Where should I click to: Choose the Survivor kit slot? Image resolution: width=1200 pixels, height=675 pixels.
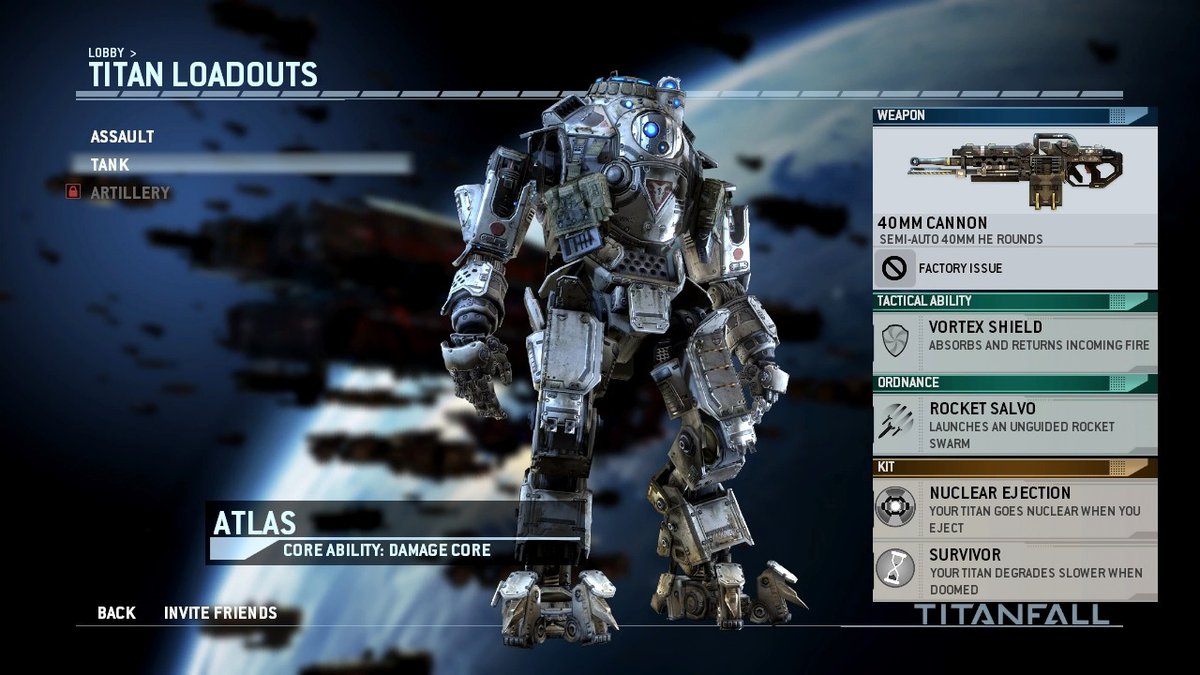[x=1014, y=570]
